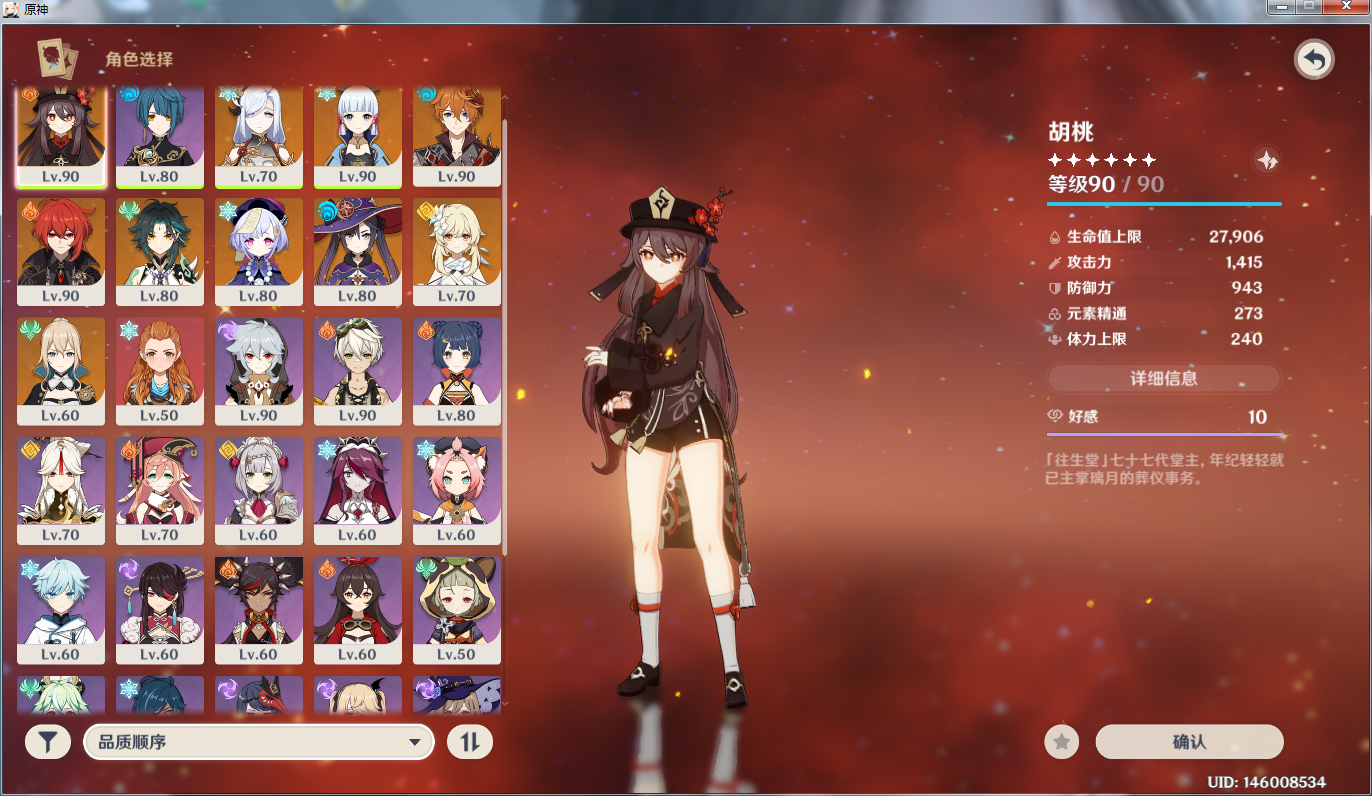Toggle ascending/descending sort order
Image resolution: width=1372 pixels, height=796 pixels.
pyautogui.click(x=469, y=742)
